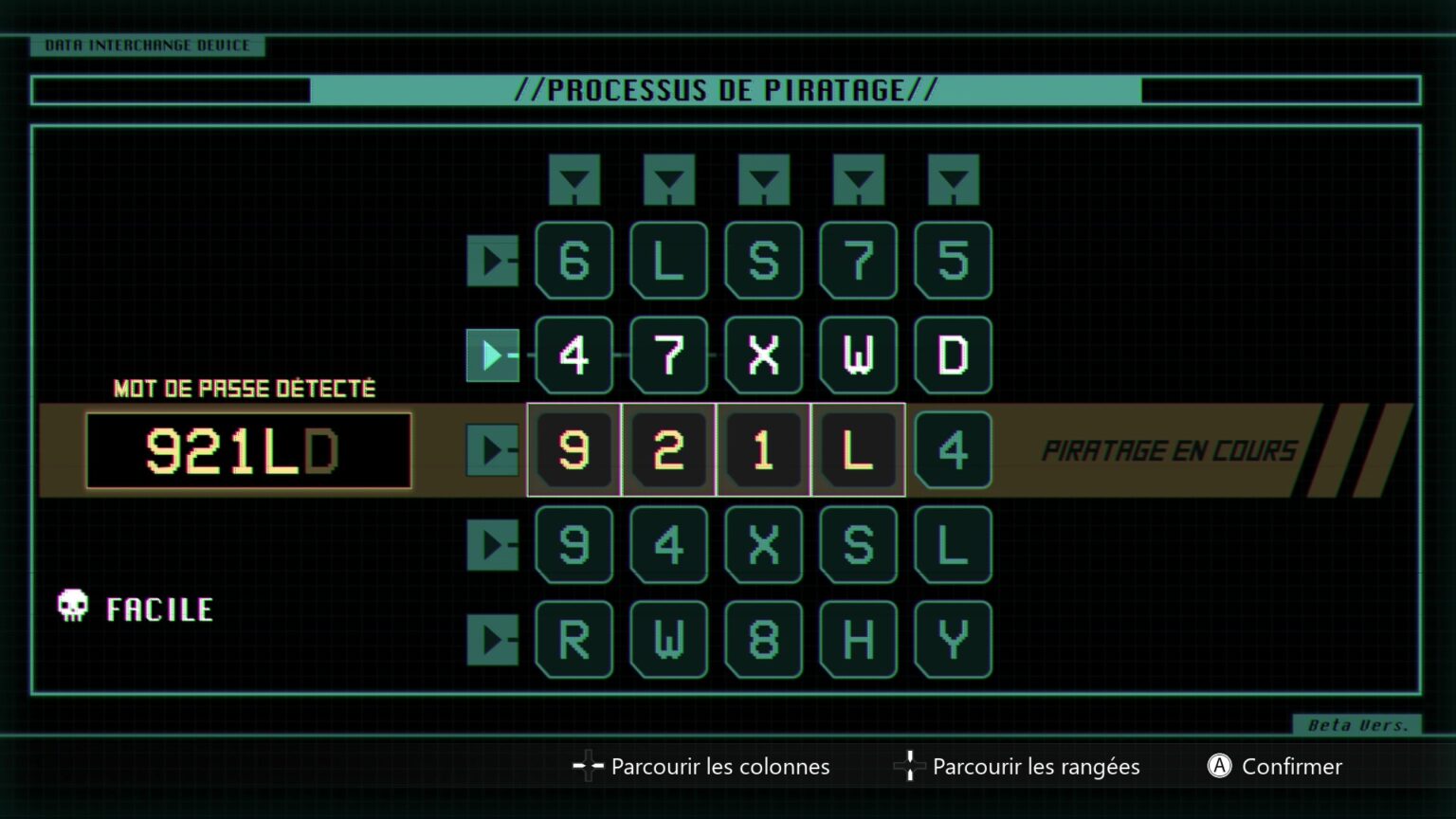Select the rightmost column marker icon
The image size is (1456, 819).
[x=954, y=179]
